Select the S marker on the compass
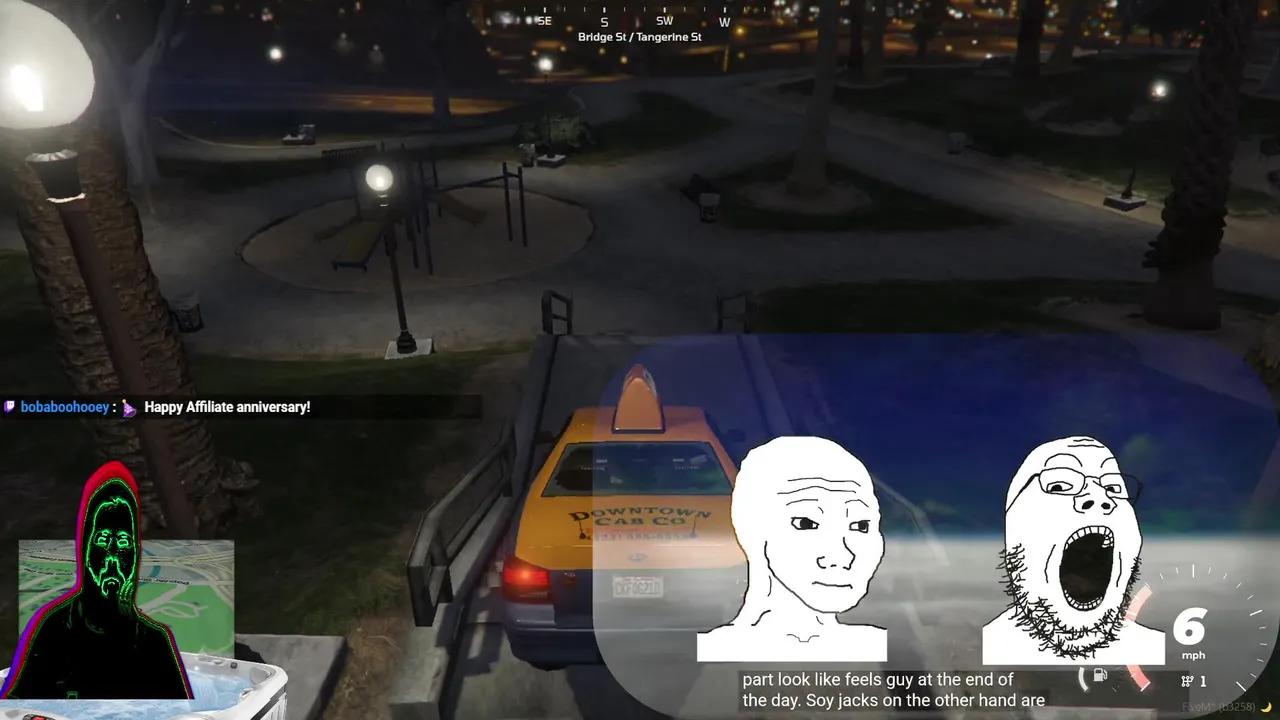Viewport: 1280px width, 720px height. point(604,21)
